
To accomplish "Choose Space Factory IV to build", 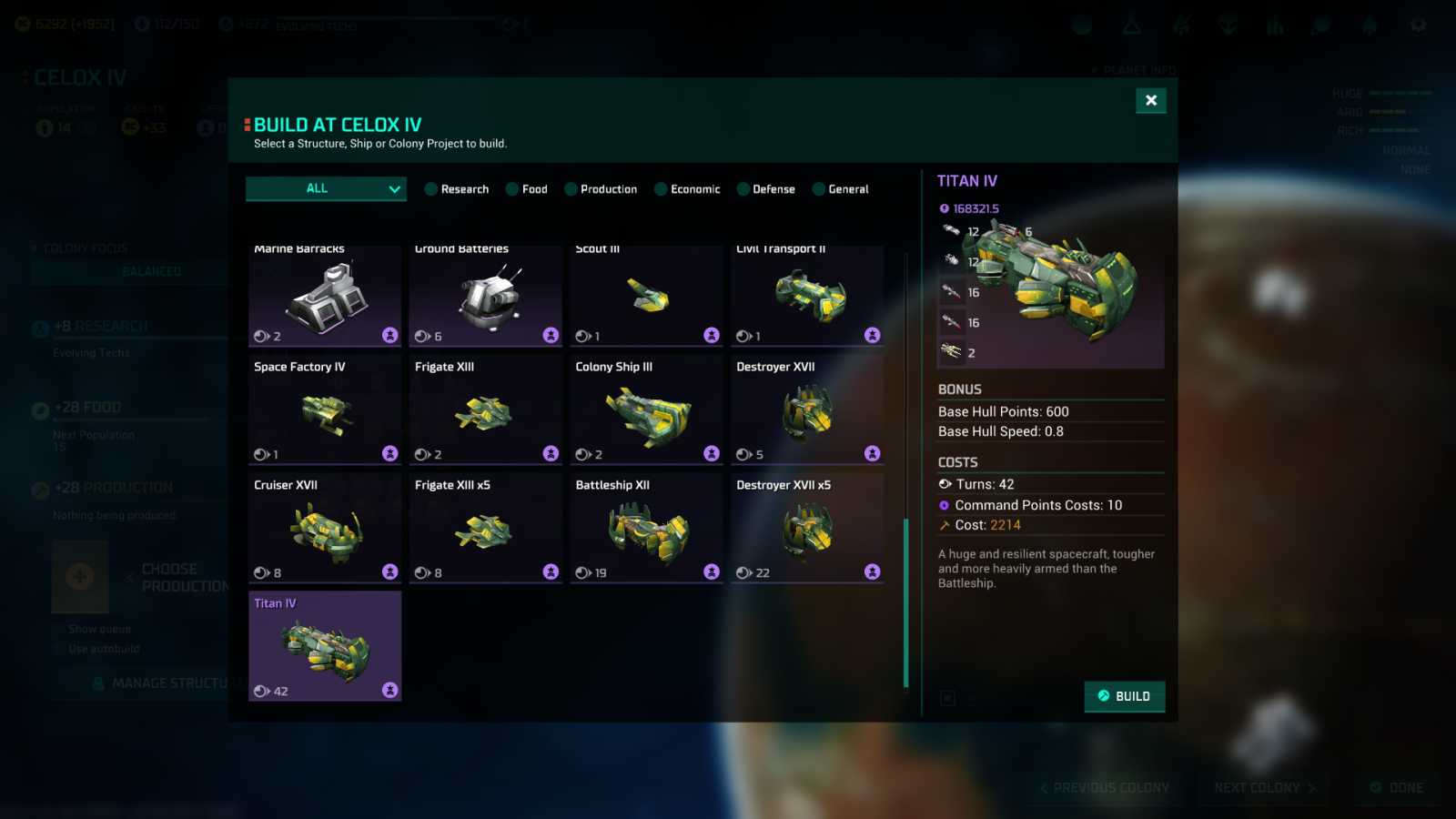I will [x=325, y=409].
